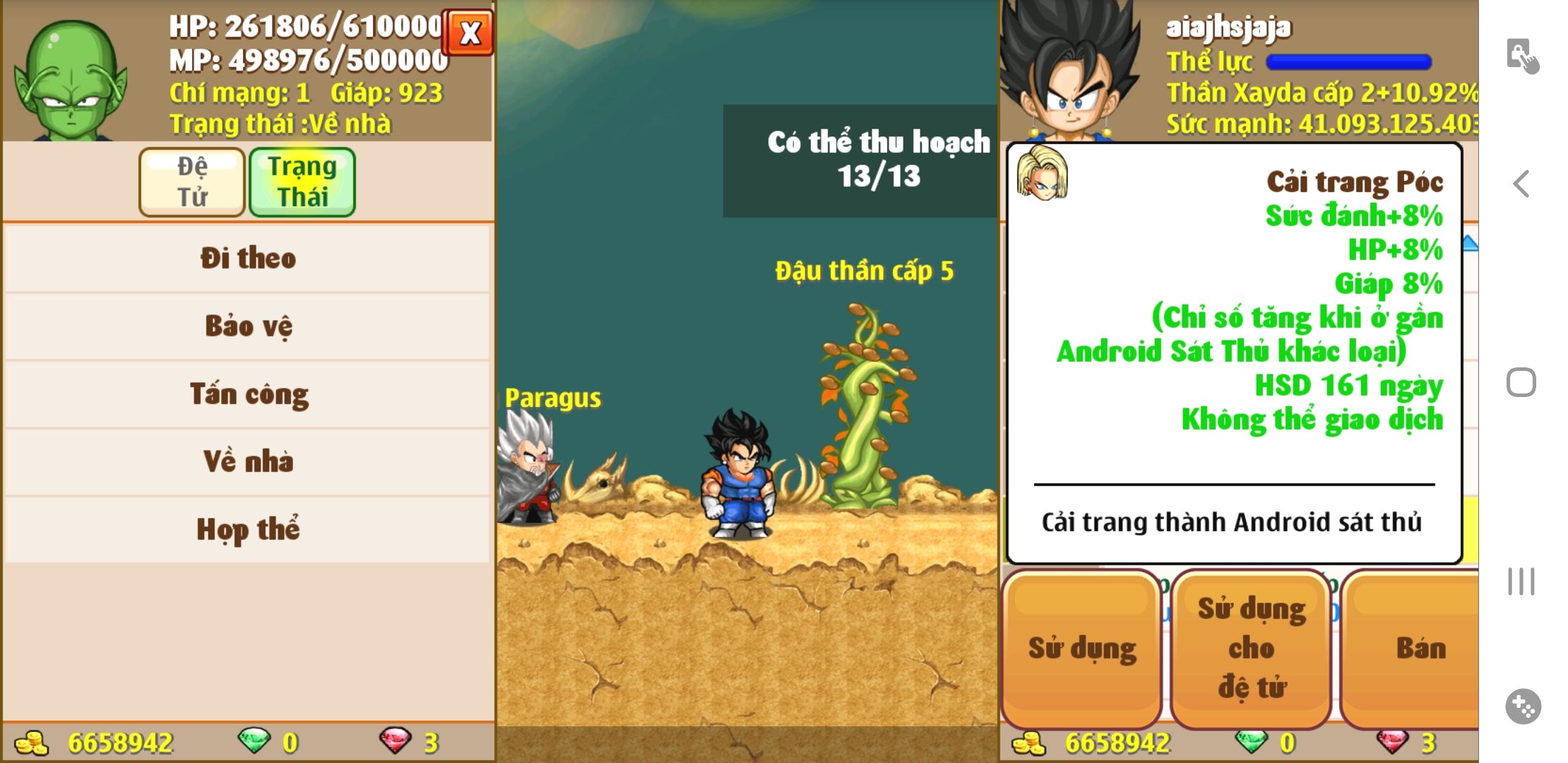The image size is (1568, 763).
Task: Open the Android home square button
Action: [x=1521, y=383]
